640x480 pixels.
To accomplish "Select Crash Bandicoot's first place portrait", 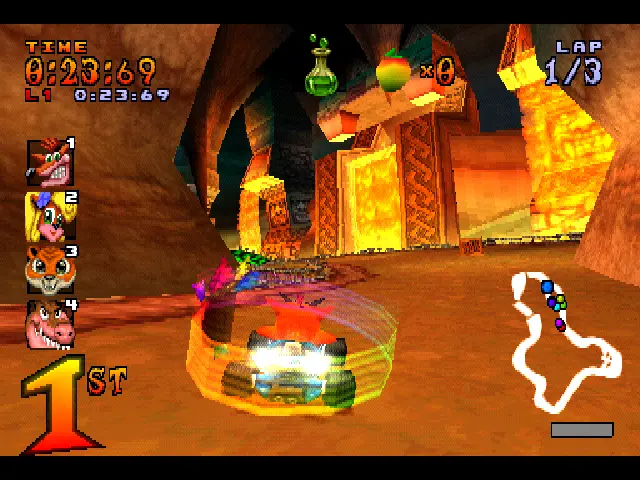I will [47, 163].
